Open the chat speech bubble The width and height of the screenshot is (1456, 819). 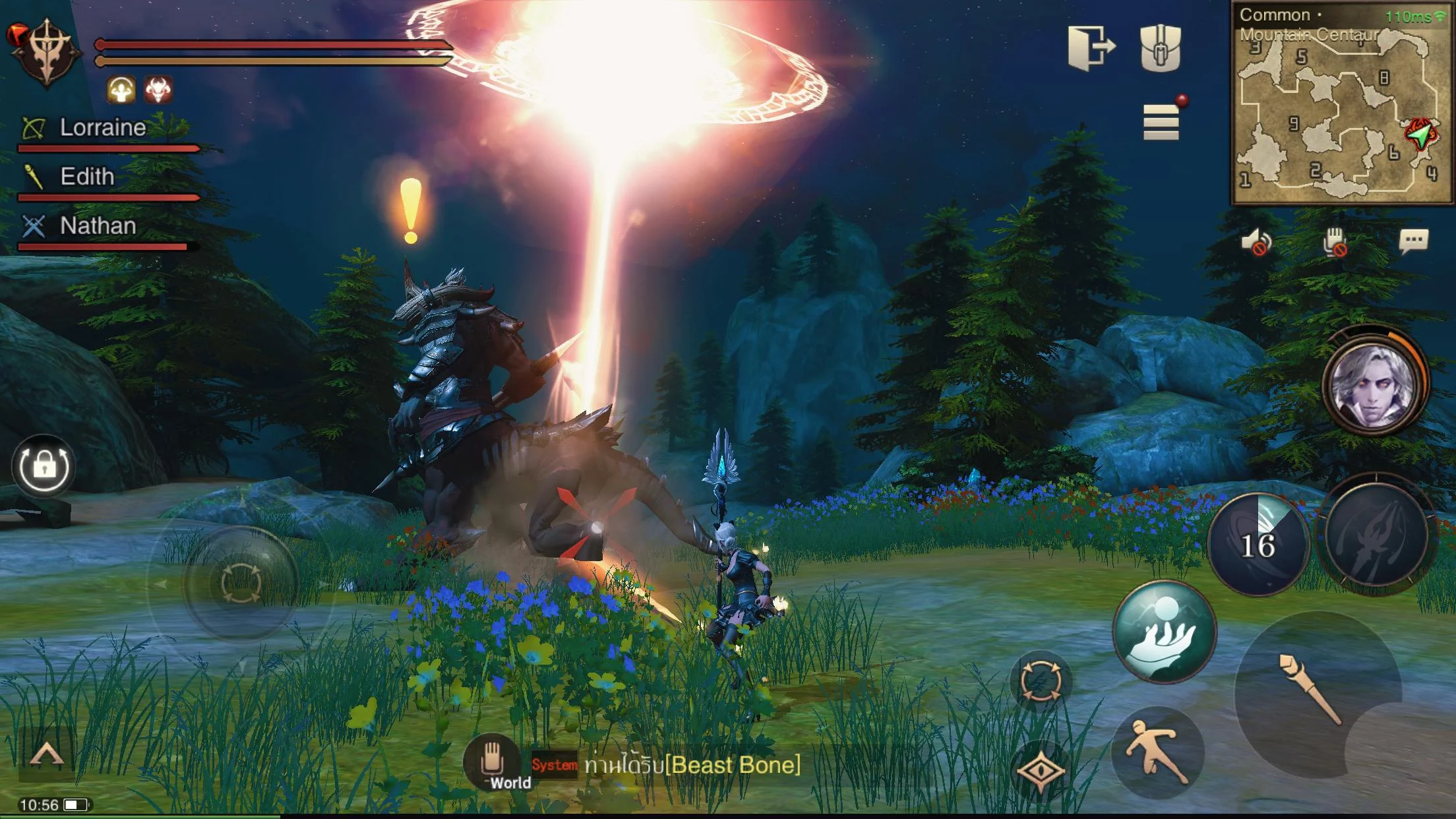tap(1413, 241)
